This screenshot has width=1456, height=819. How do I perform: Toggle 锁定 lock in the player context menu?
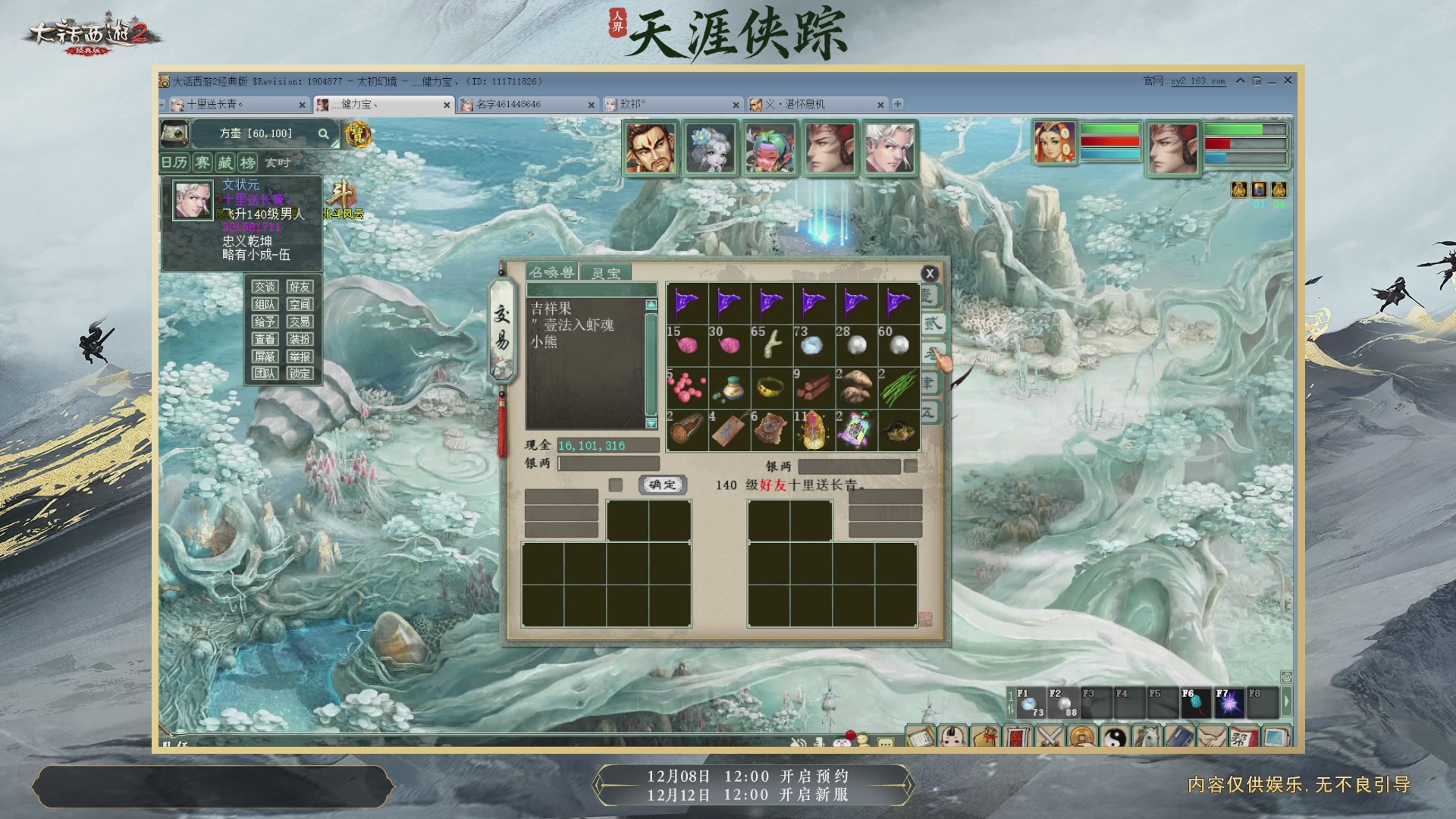pyautogui.click(x=300, y=375)
